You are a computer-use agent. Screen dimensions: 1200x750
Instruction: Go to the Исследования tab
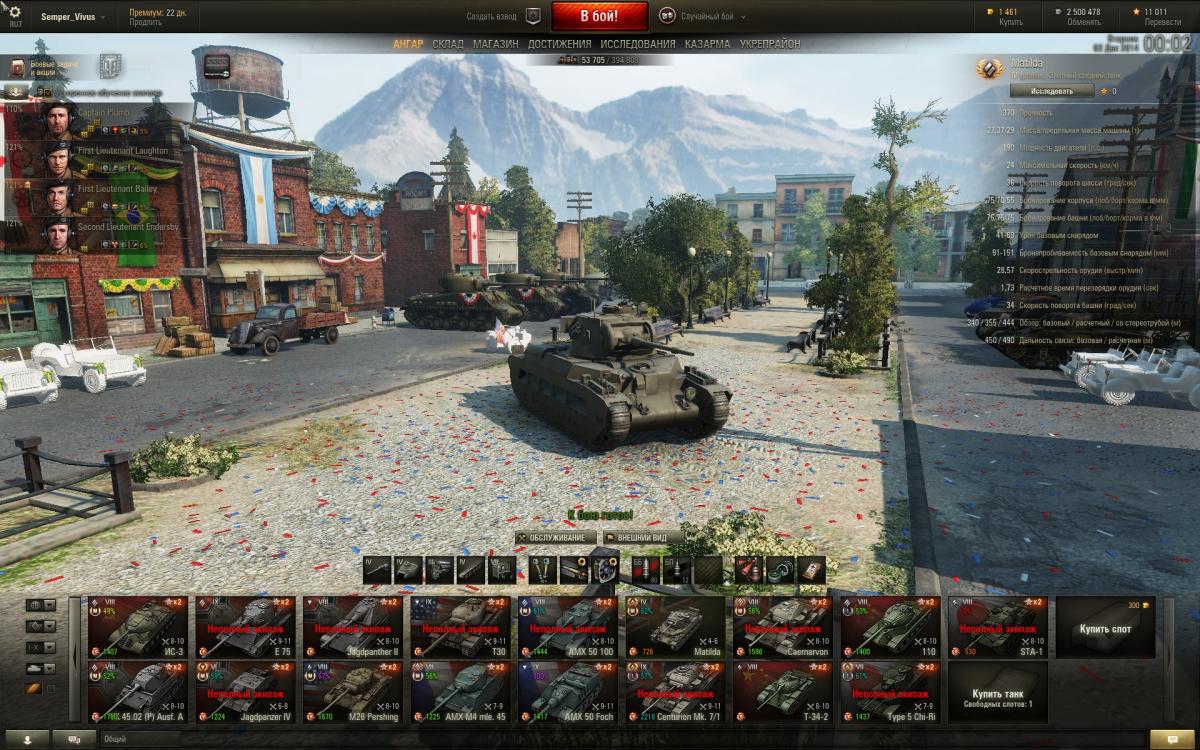coord(638,44)
